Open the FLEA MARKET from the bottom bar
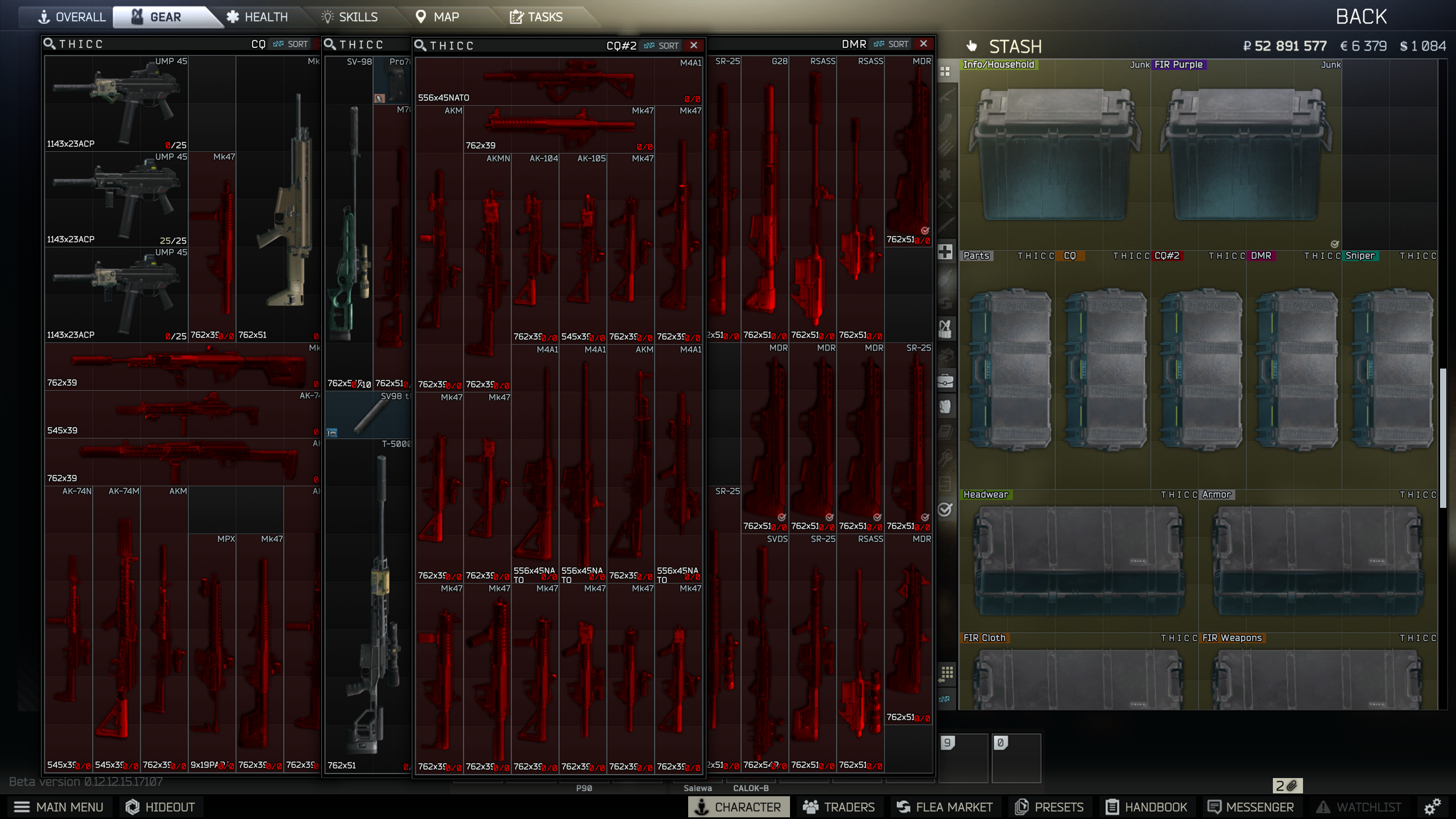 tap(945, 806)
